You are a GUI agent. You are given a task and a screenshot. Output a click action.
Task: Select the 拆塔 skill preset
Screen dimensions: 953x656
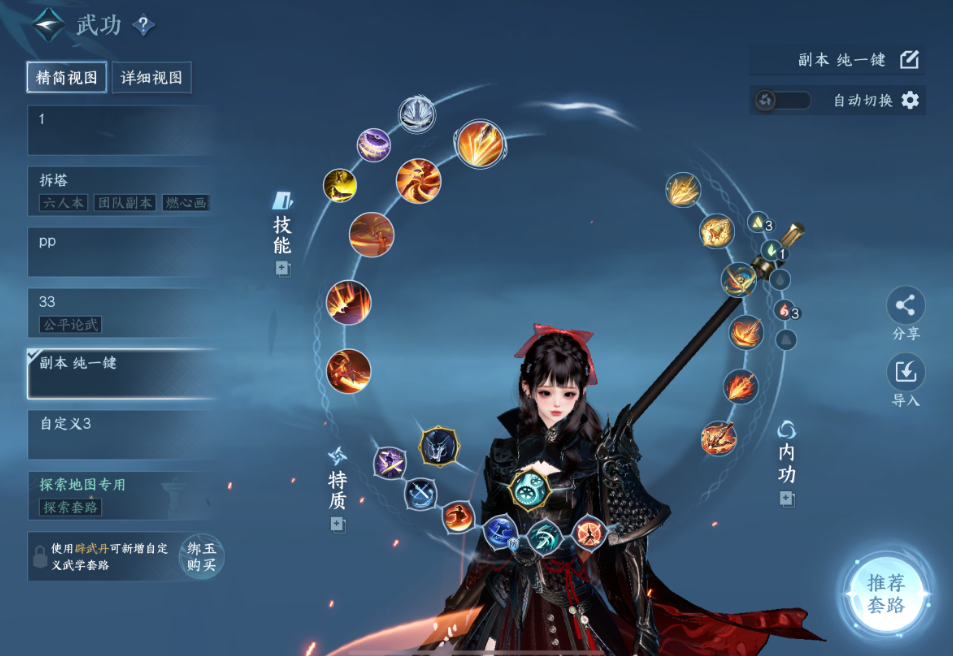(x=120, y=190)
